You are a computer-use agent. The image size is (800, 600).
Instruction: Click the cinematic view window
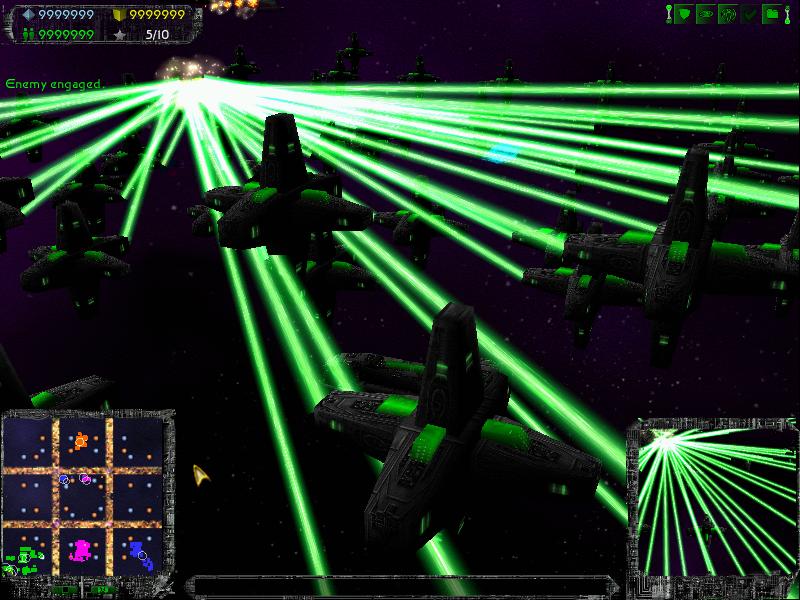pyautogui.click(x=712, y=502)
